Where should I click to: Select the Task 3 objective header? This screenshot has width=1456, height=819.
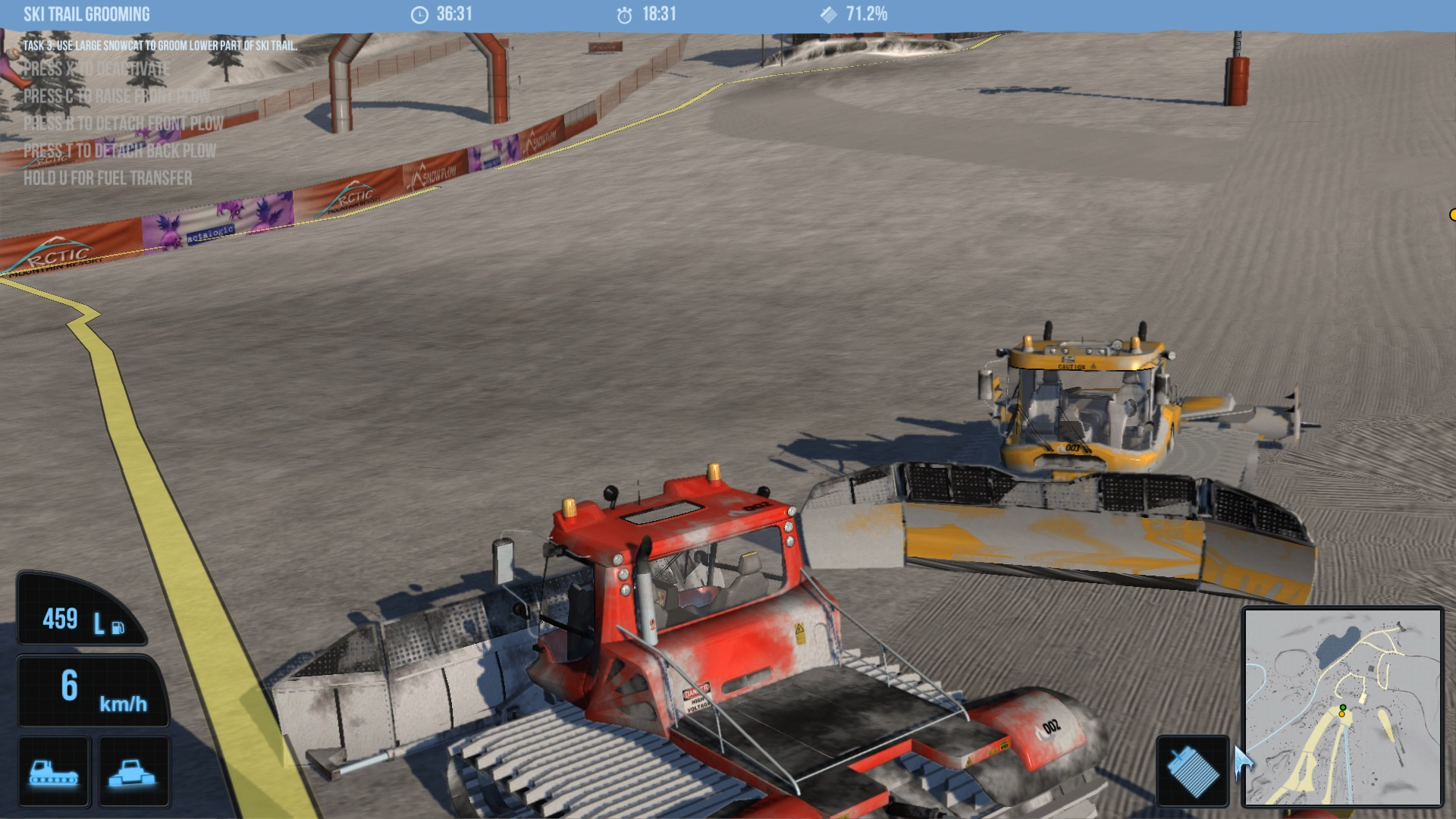tap(162, 45)
